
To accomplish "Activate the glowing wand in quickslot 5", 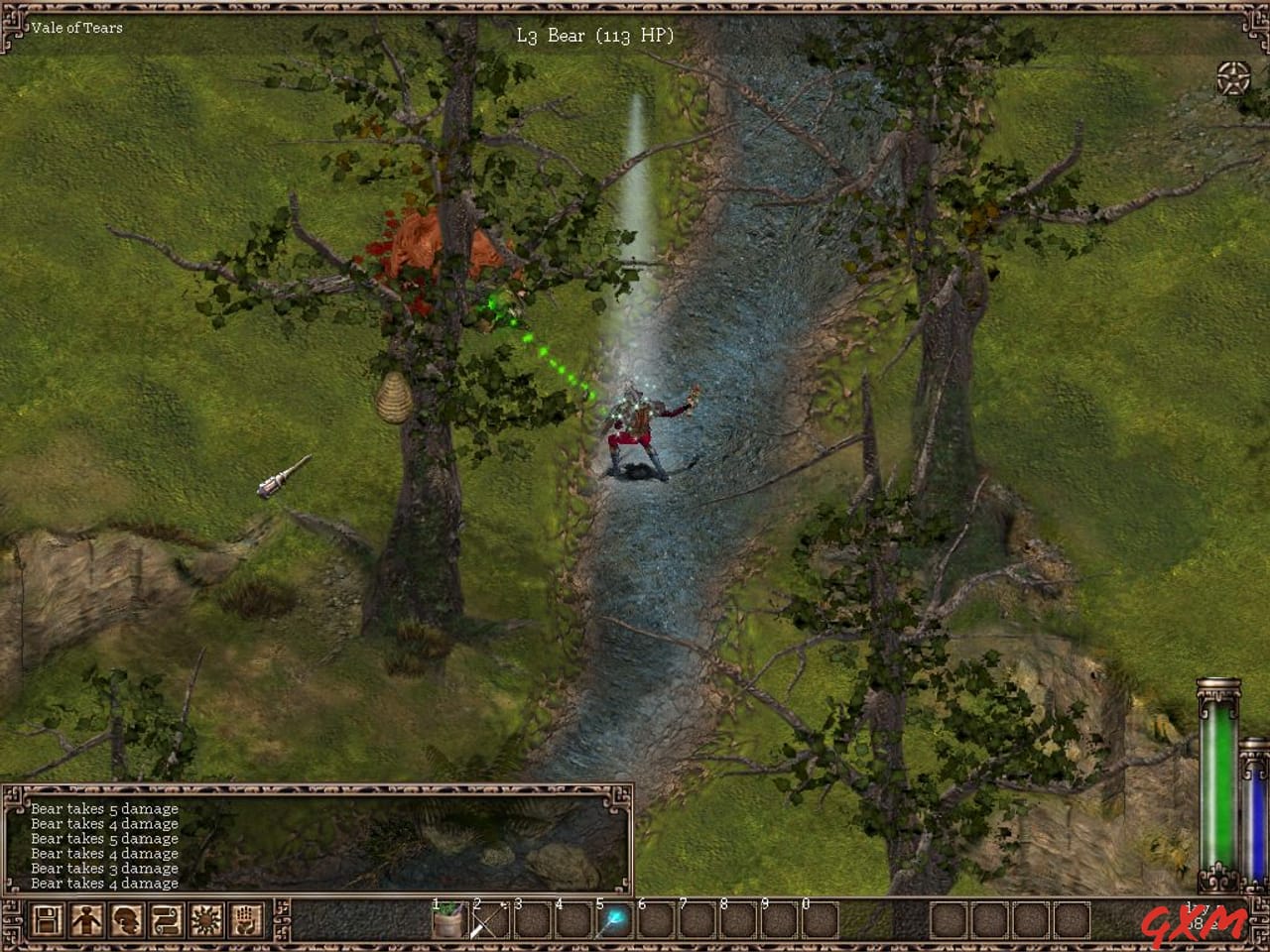I will [615, 924].
